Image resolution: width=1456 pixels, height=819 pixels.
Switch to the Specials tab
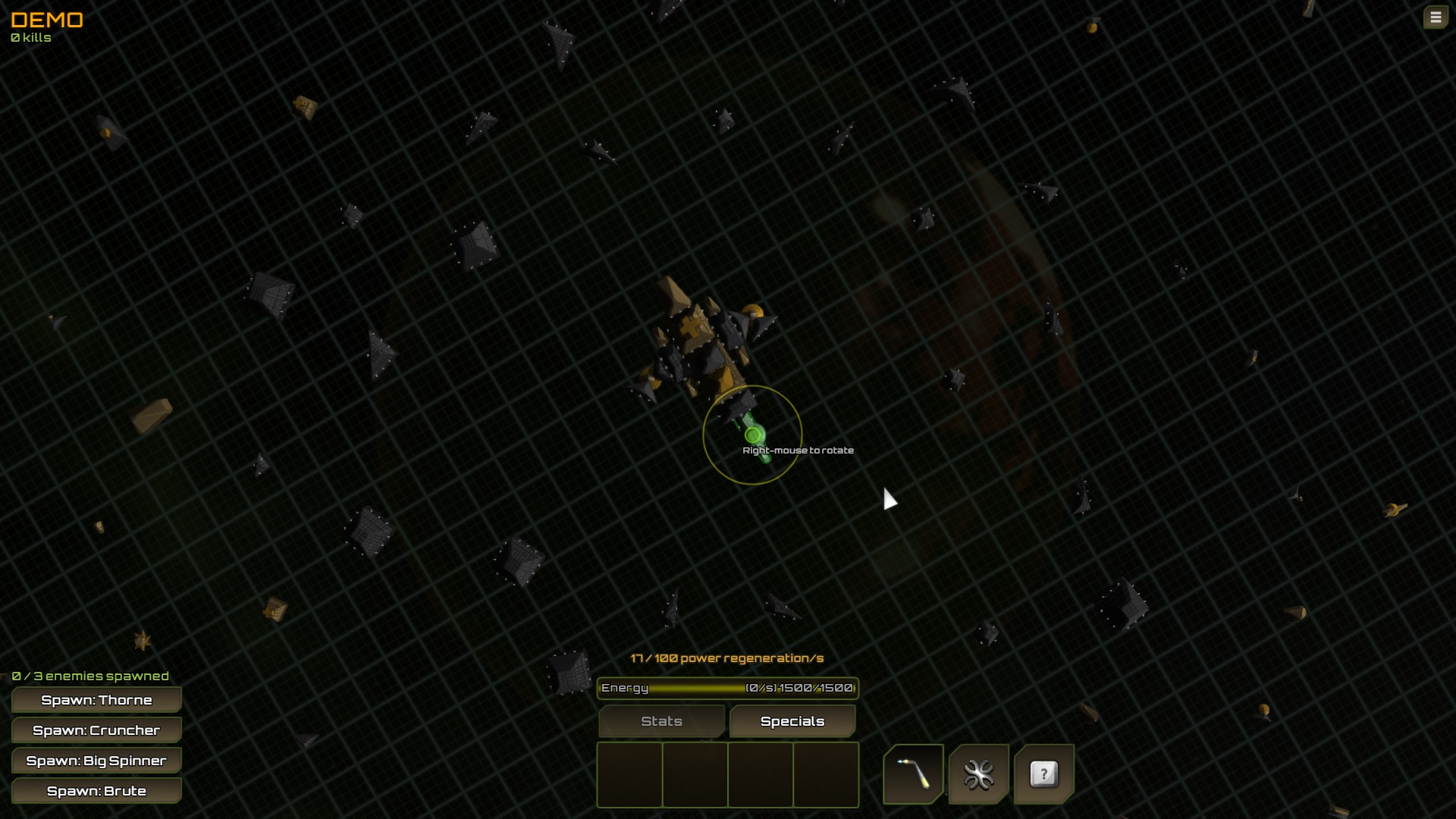(792, 721)
